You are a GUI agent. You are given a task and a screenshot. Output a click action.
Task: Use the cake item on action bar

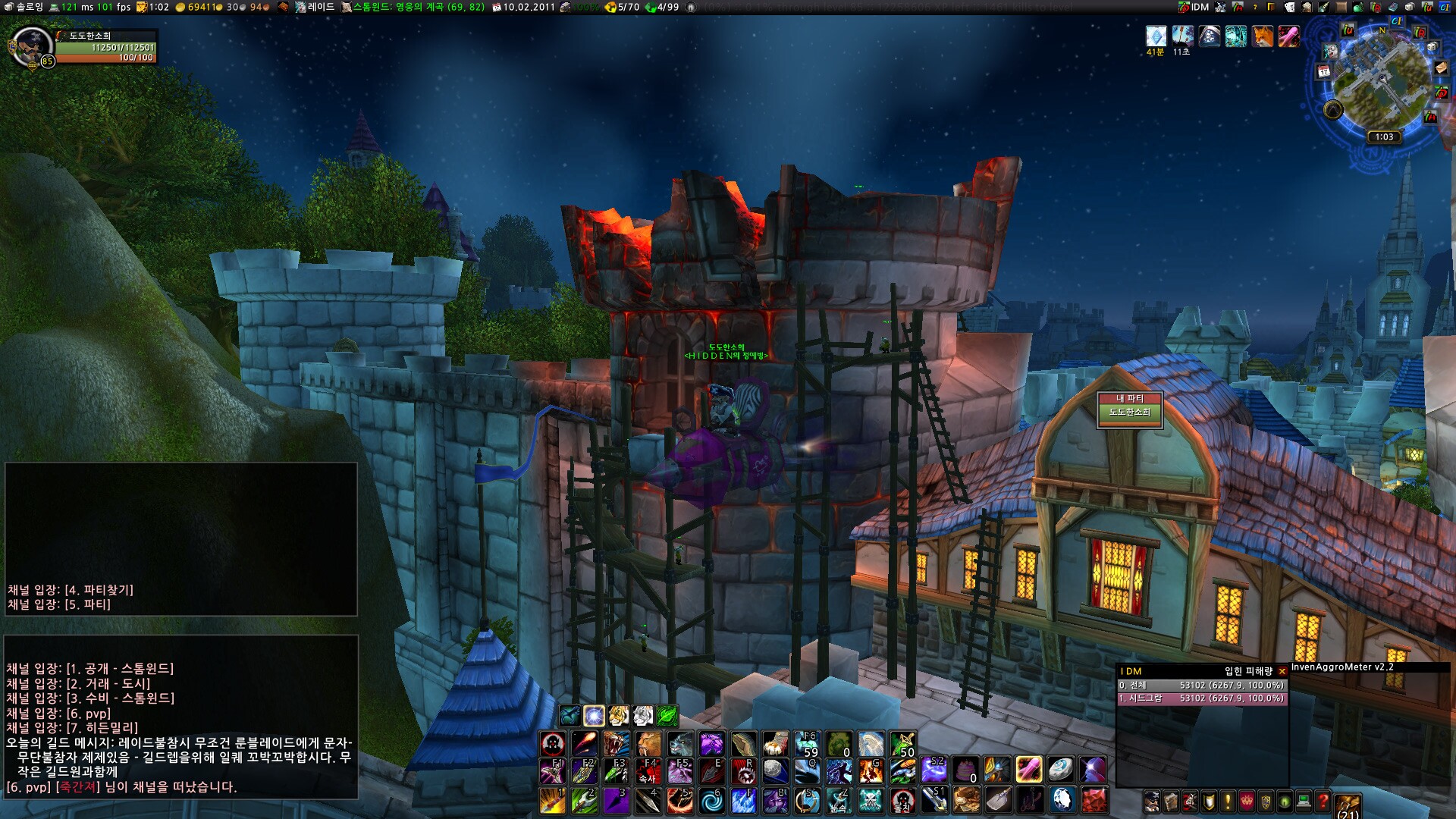click(x=965, y=770)
